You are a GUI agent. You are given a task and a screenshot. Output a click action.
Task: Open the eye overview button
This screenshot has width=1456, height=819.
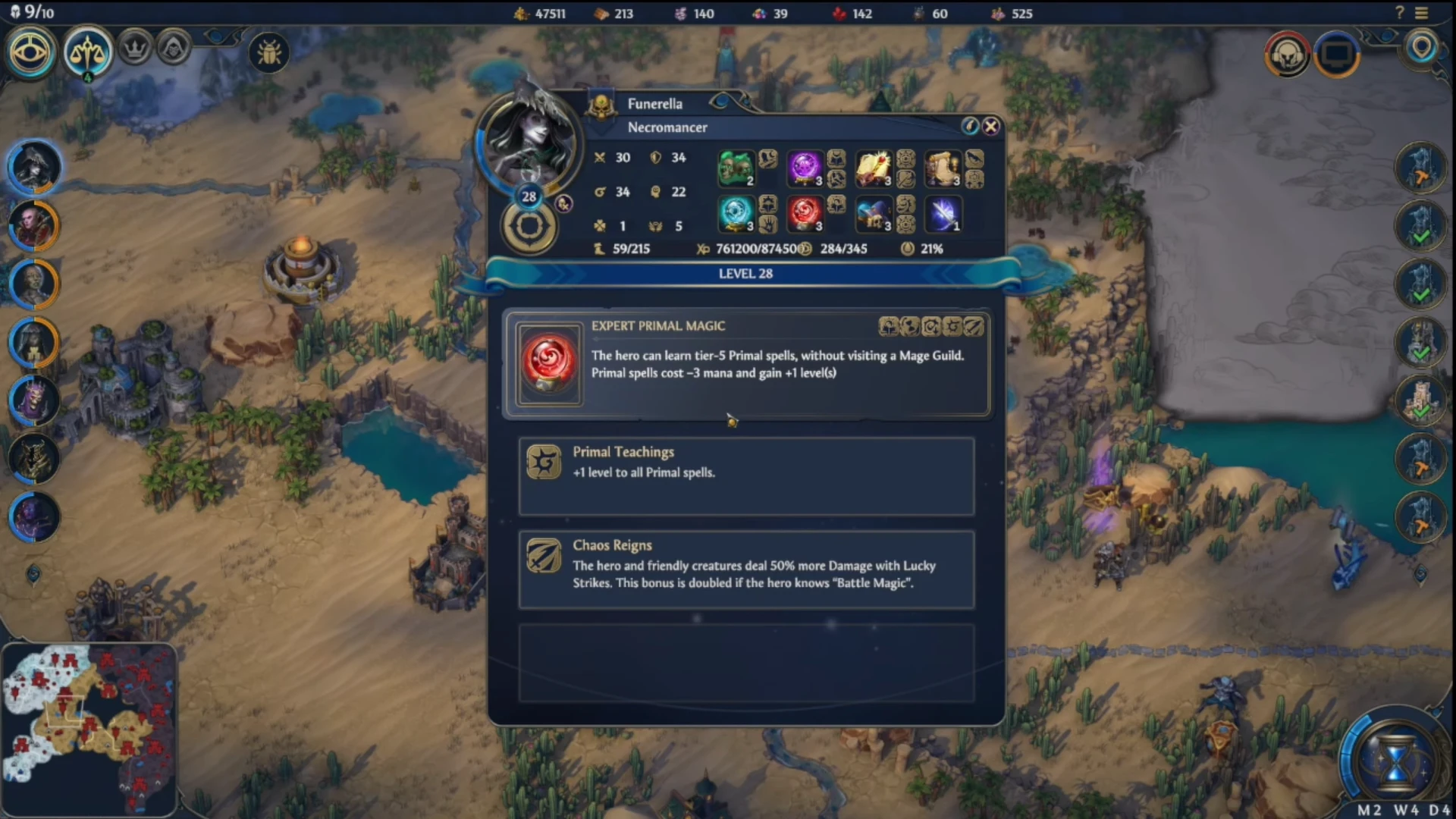point(30,52)
